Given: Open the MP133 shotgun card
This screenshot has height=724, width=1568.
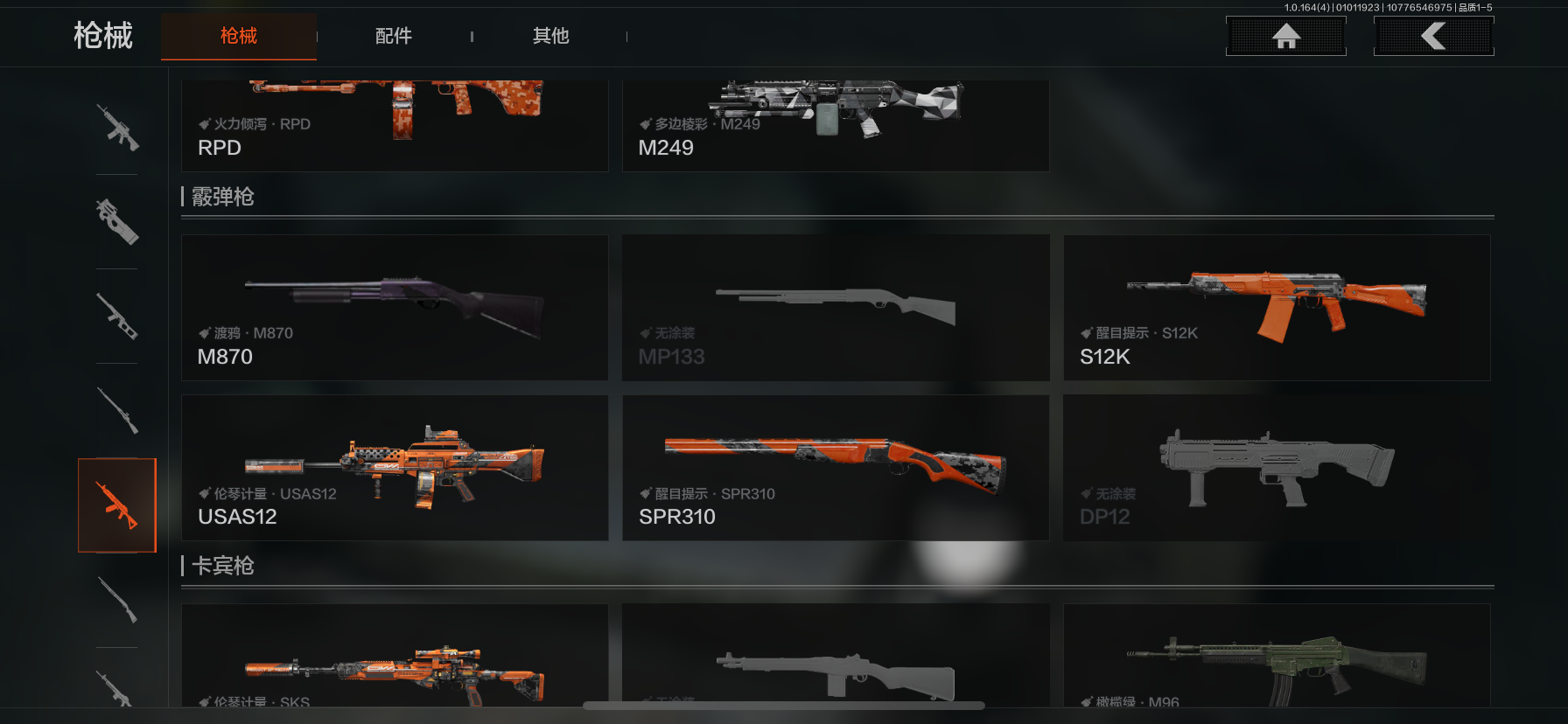Looking at the screenshot, I should click(836, 307).
